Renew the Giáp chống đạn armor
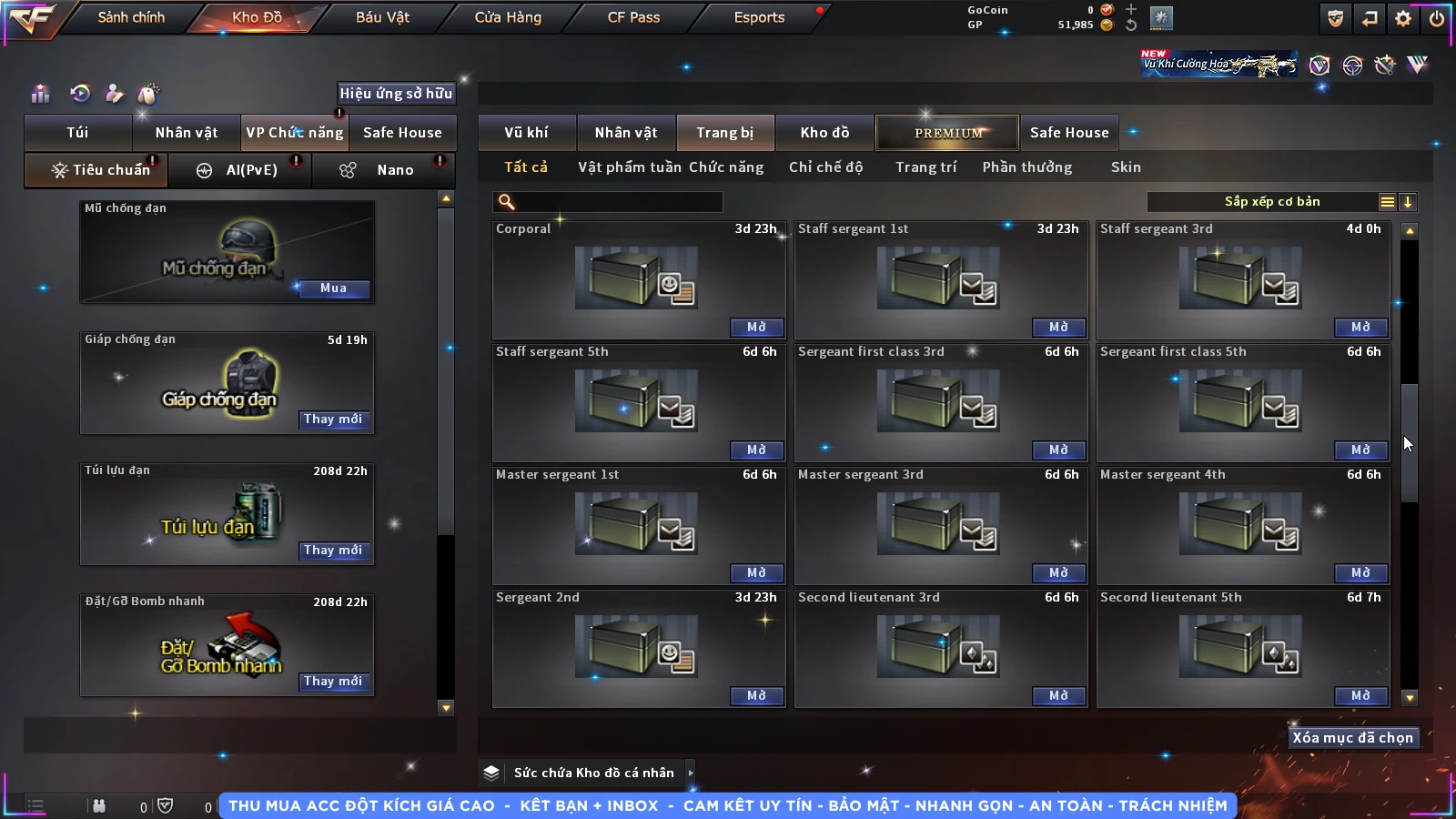The height and width of the screenshot is (819, 1456). (x=333, y=420)
